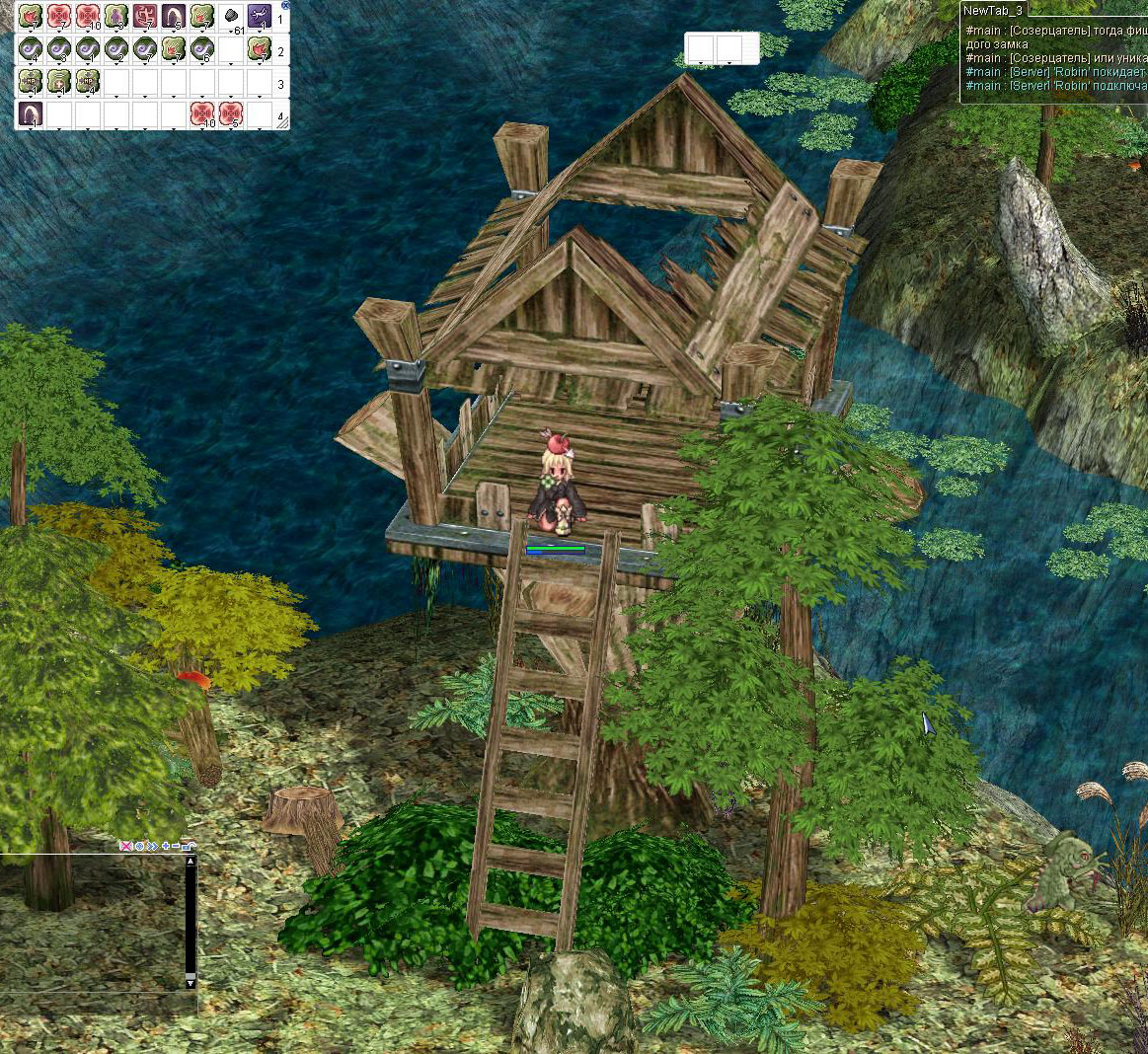Click the blue target circle chat icon
This screenshot has width=1148, height=1054.
139,846
